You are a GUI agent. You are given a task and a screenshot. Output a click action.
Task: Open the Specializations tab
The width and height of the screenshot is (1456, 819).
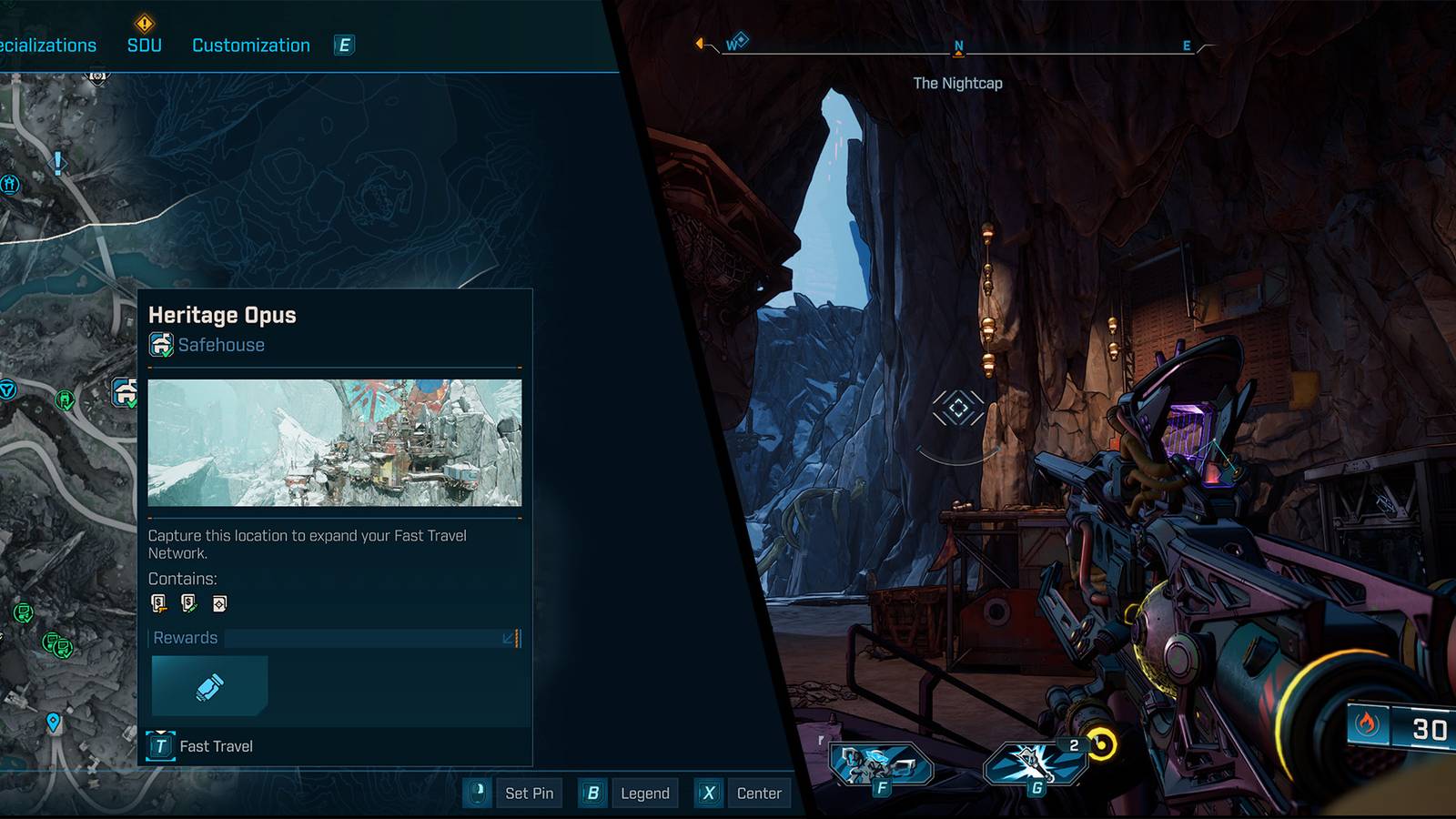[47, 45]
